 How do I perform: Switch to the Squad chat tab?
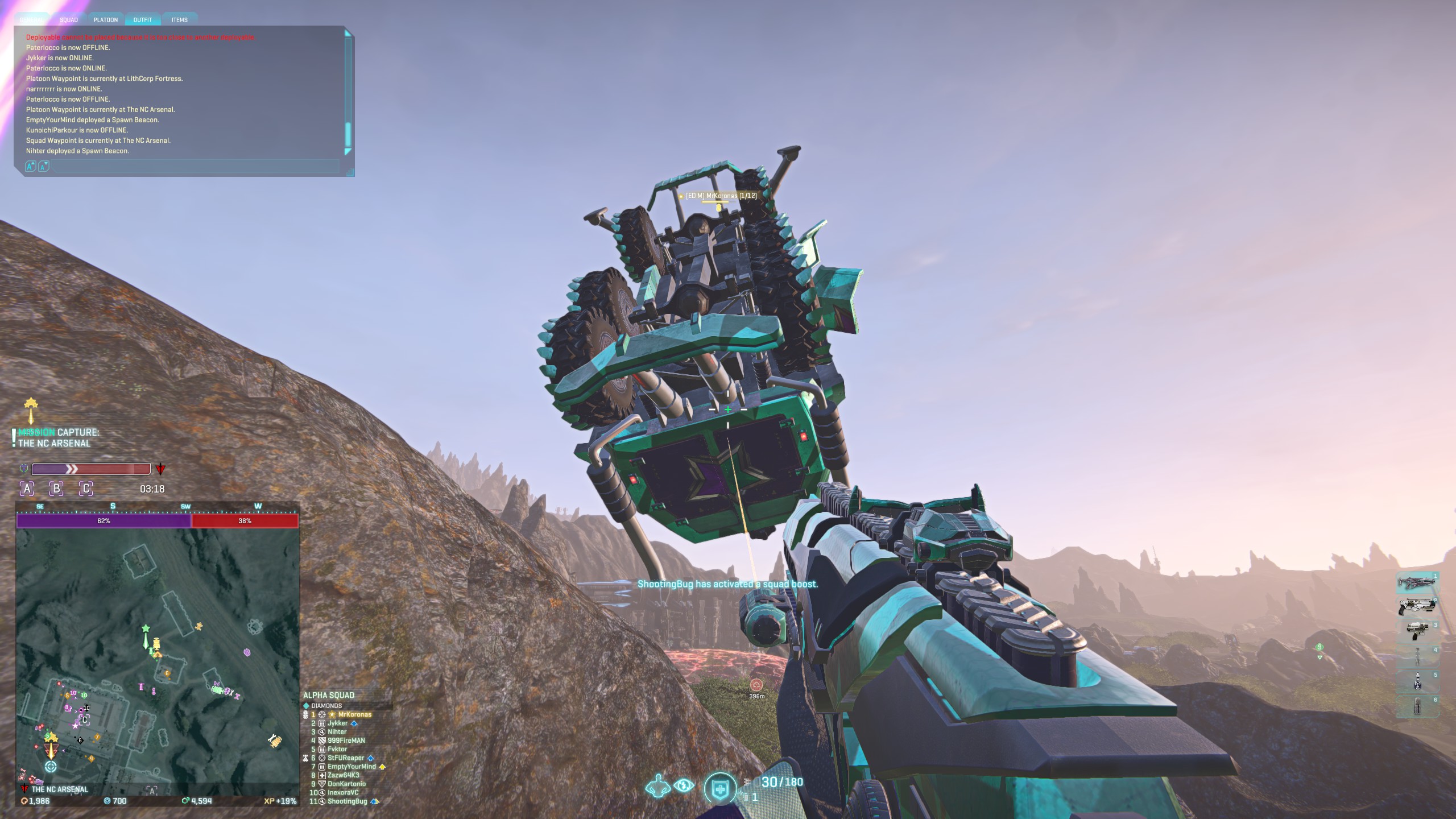pos(69,20)
